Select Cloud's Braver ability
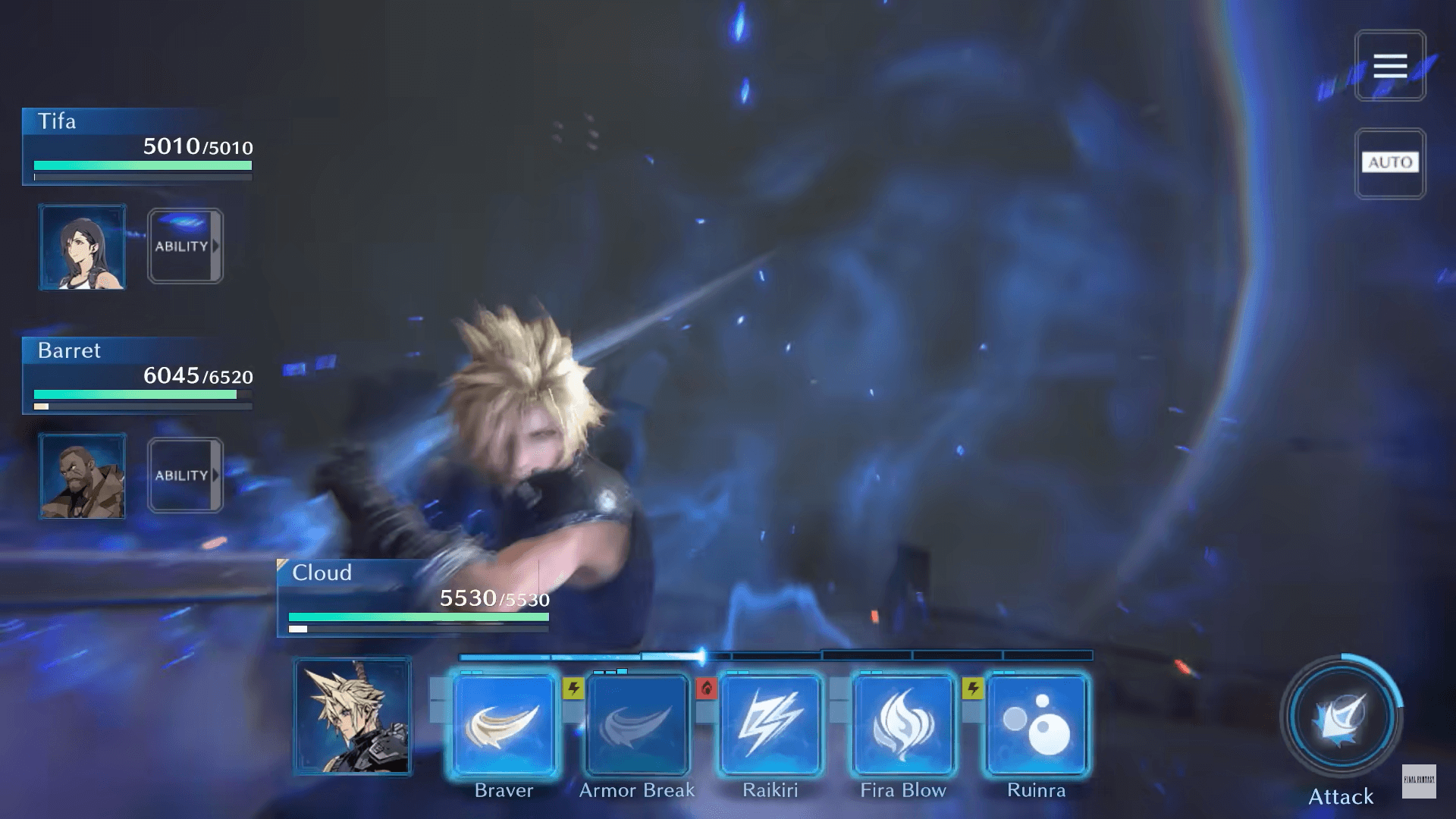1456x819 pixels. point(504,724)
